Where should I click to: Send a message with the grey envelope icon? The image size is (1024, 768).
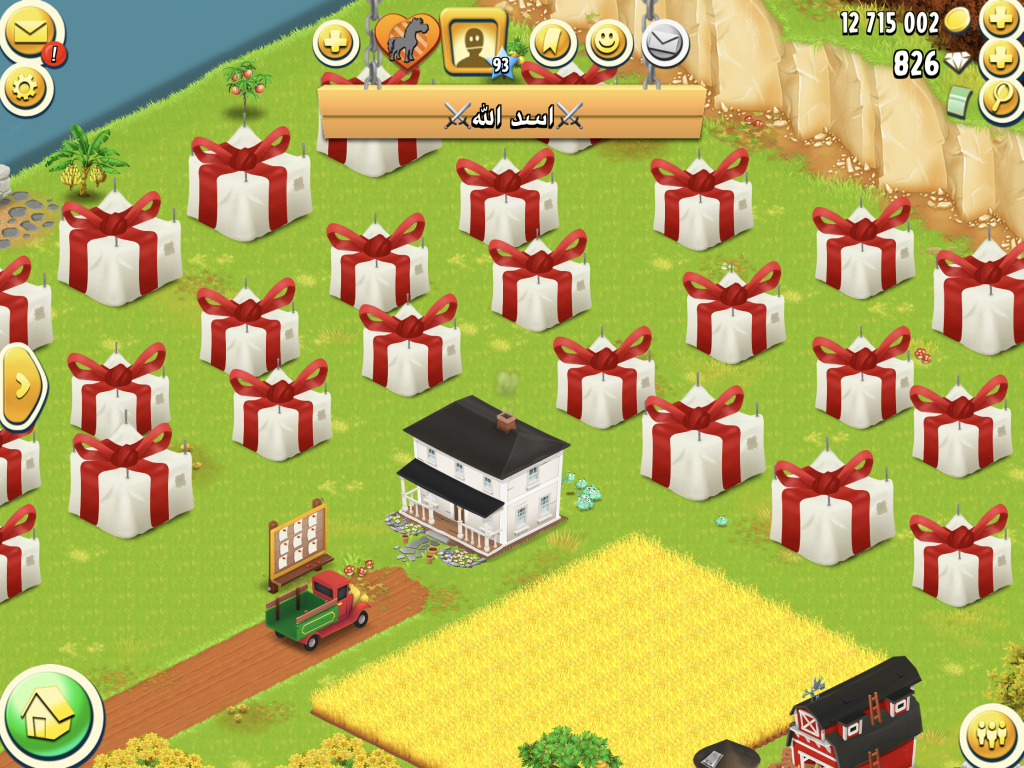coord(664,43)
